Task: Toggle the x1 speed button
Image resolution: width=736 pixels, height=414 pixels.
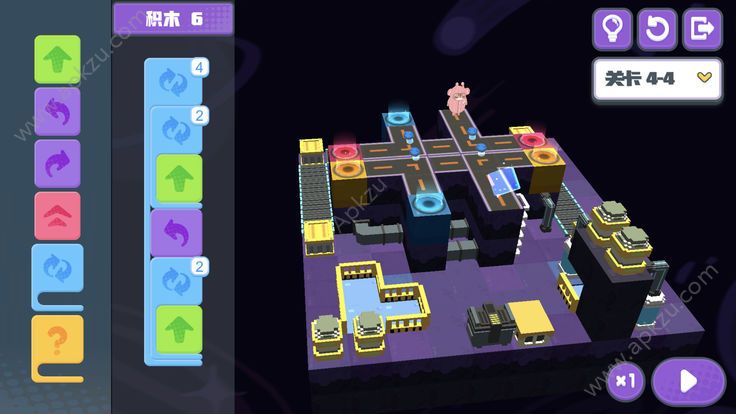Action: pos(626,381)
